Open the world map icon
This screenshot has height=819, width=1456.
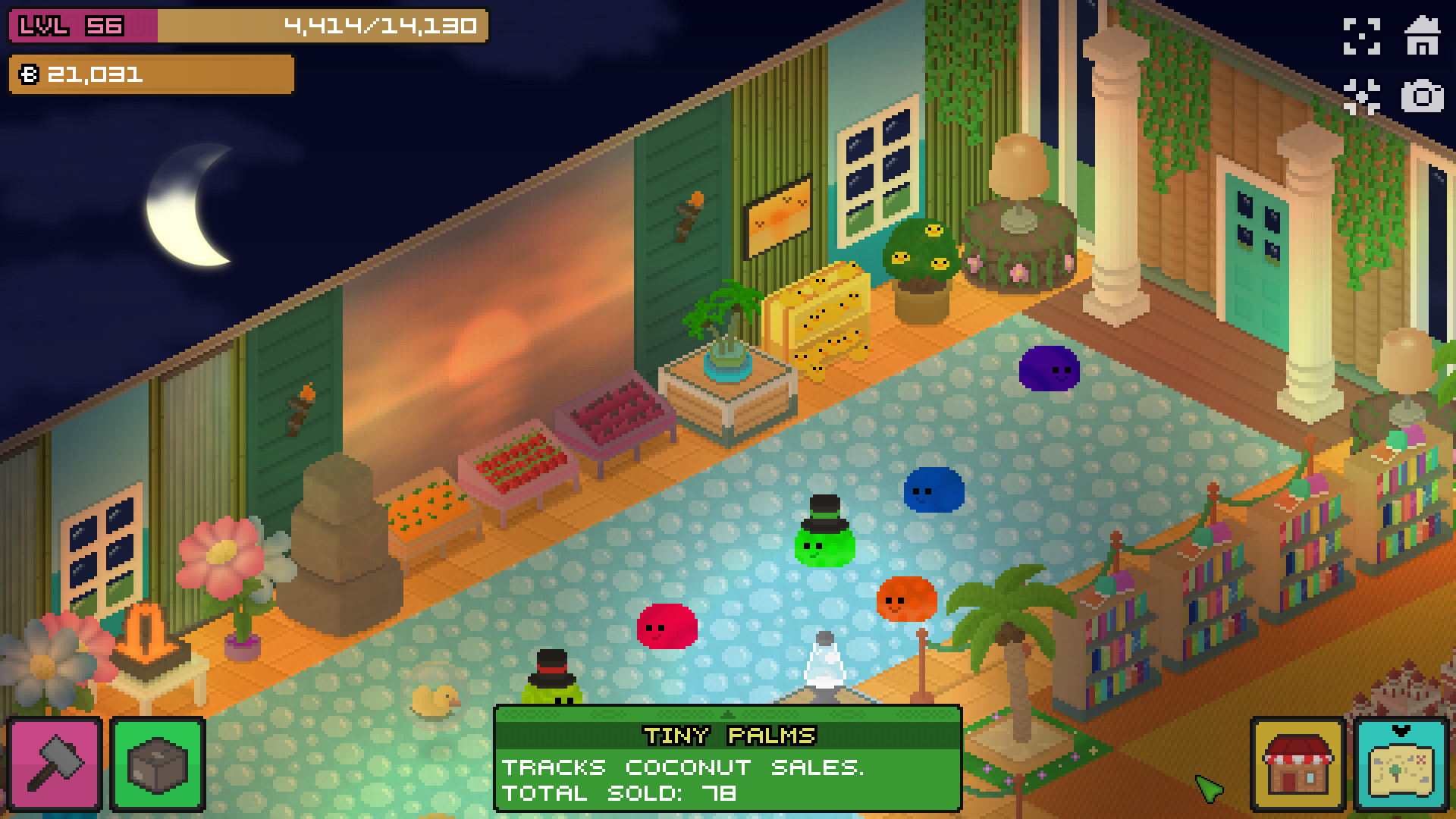click(1402, 768)
